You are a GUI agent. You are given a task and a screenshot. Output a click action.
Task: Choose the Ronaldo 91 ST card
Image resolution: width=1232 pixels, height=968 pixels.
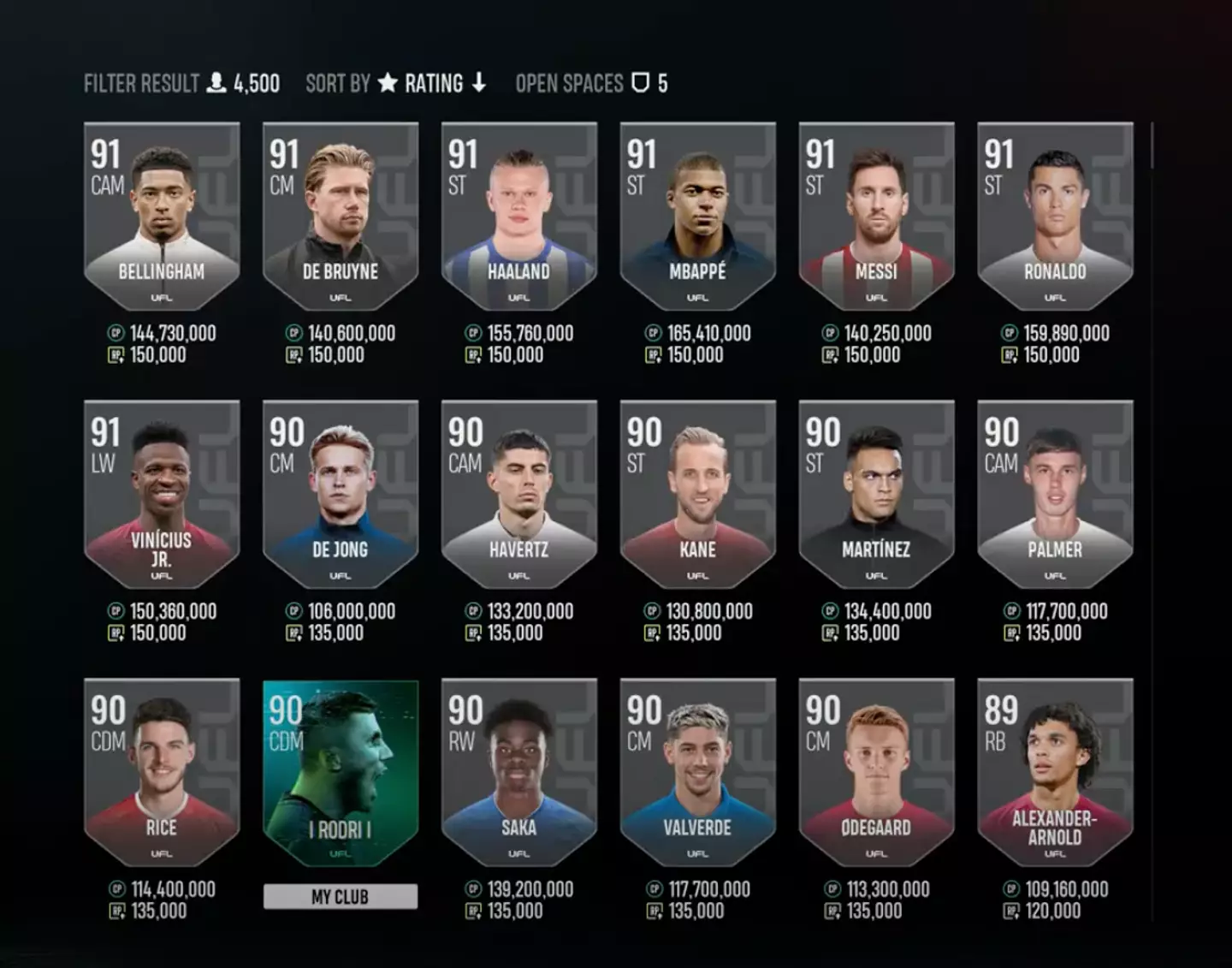(1055, 214)
